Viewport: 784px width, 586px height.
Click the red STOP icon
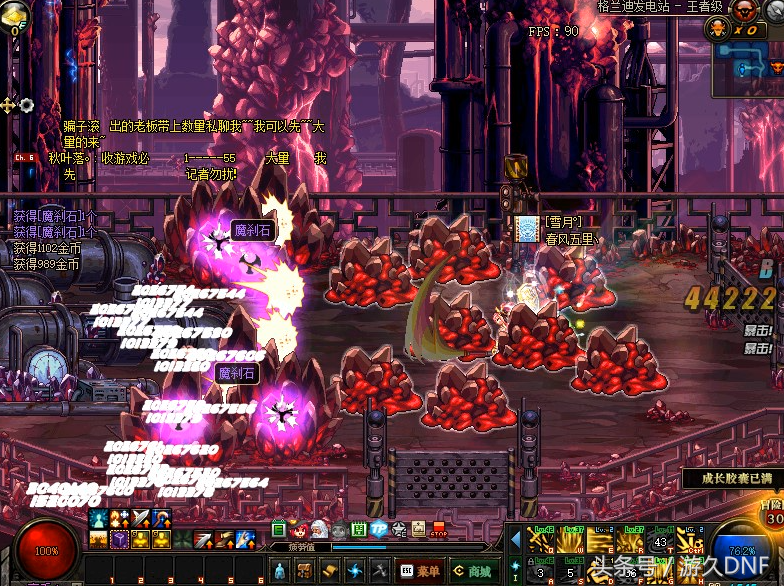point(438,530)
